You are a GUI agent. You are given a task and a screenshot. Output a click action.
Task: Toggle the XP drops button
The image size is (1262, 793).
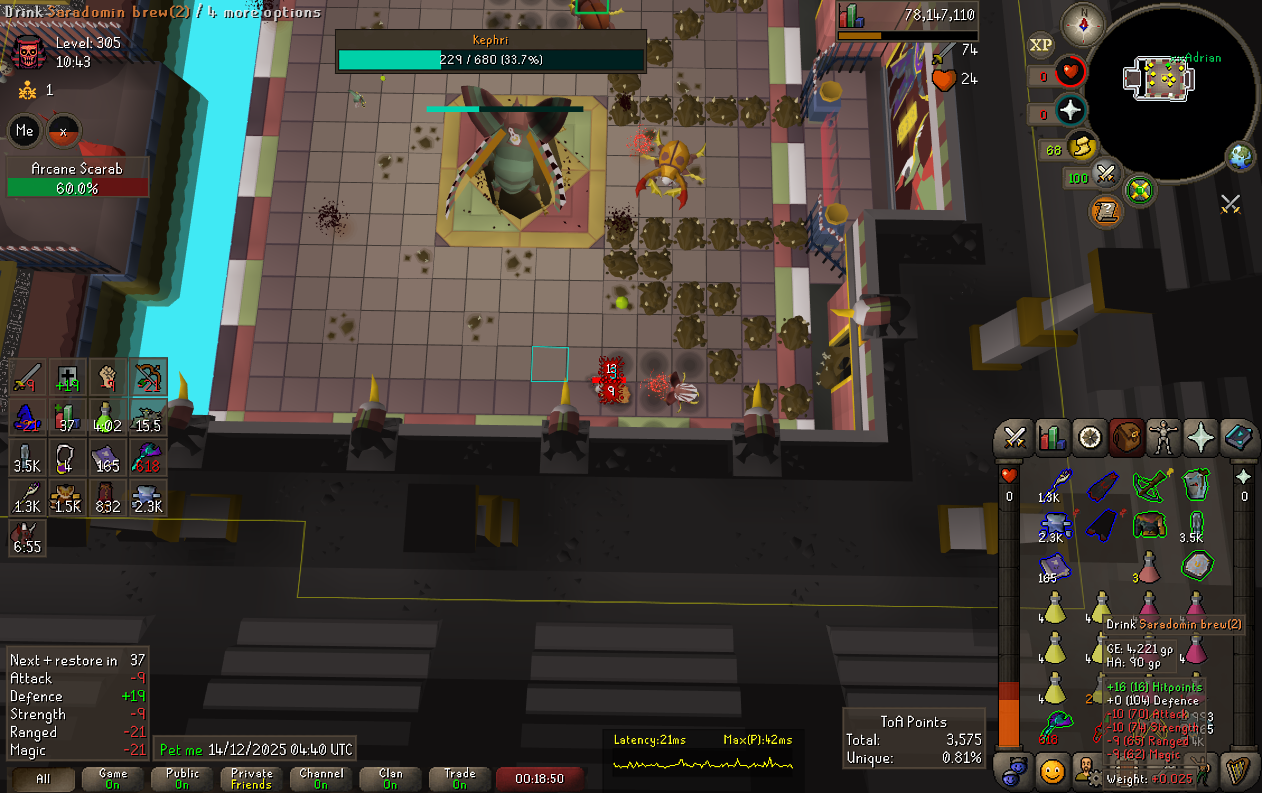pos(1041,45)
